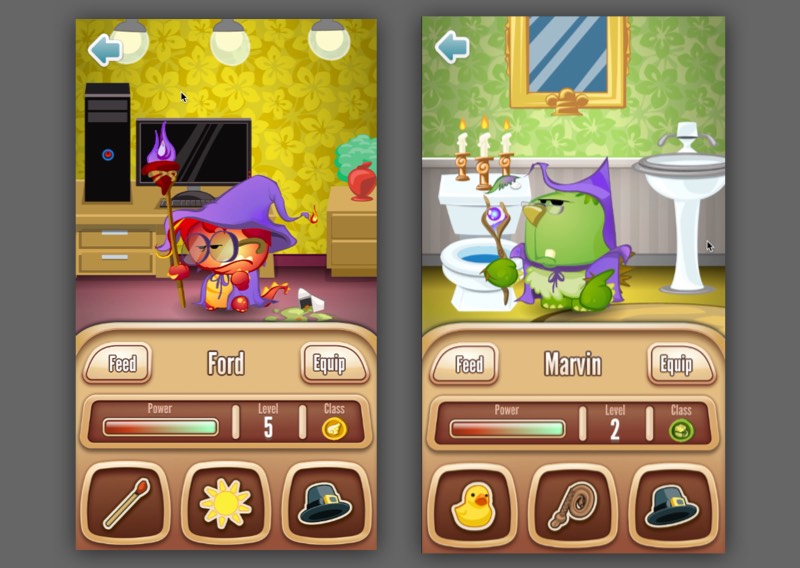Screen dimensions: 800x568
Task: Tap the back arrow on Ford's screen
Action: pos(105,49)
